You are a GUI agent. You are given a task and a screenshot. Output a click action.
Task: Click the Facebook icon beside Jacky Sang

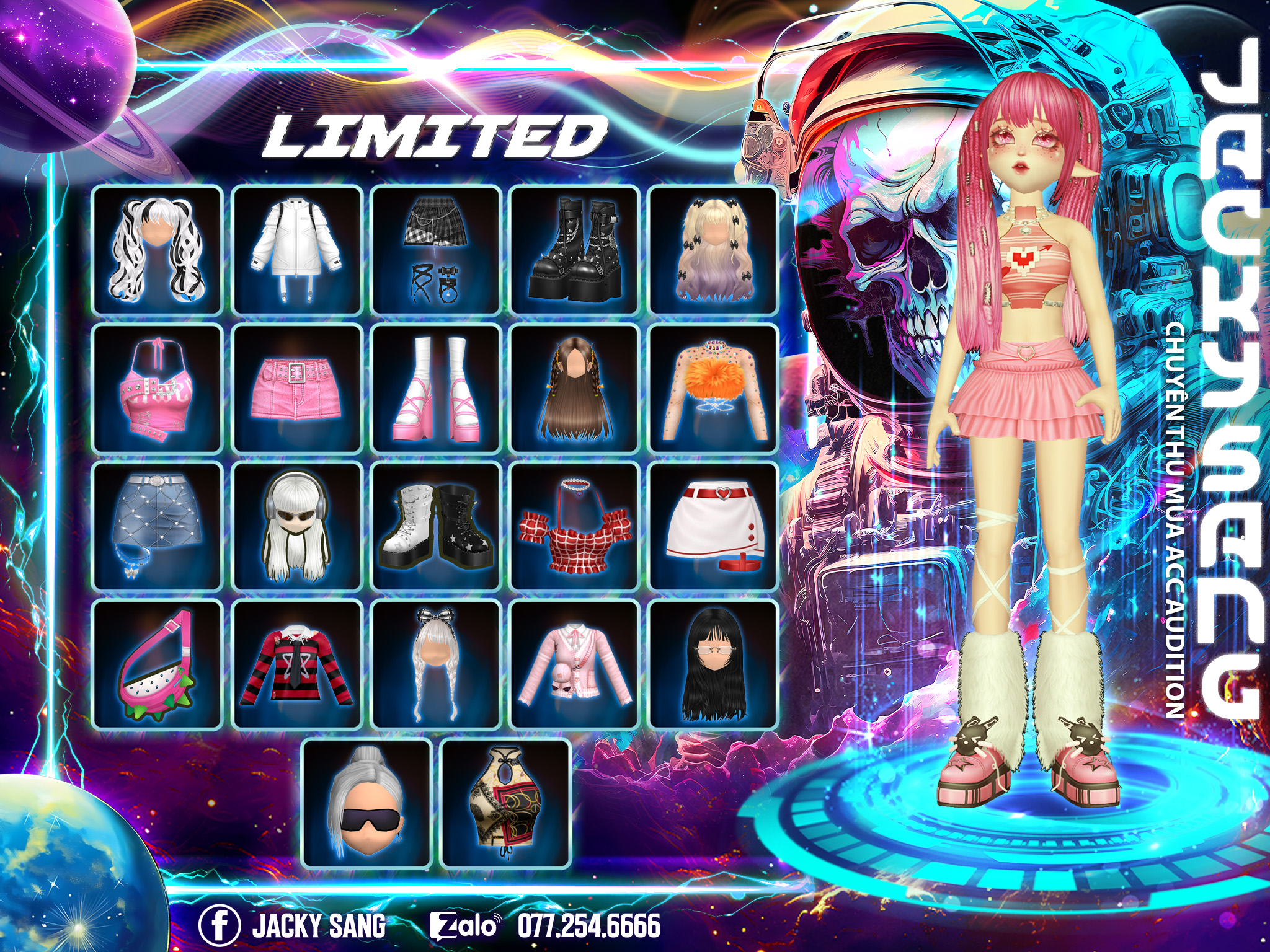click(220, 925)
